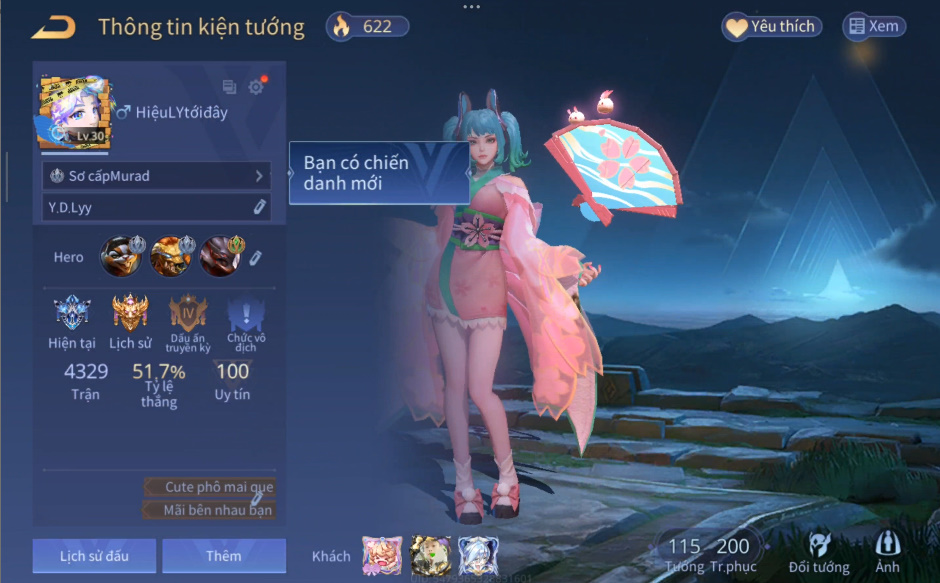Open the Ảnh photo mode
This screenshot has width=940, height=583.
click(x=887, y=554)
